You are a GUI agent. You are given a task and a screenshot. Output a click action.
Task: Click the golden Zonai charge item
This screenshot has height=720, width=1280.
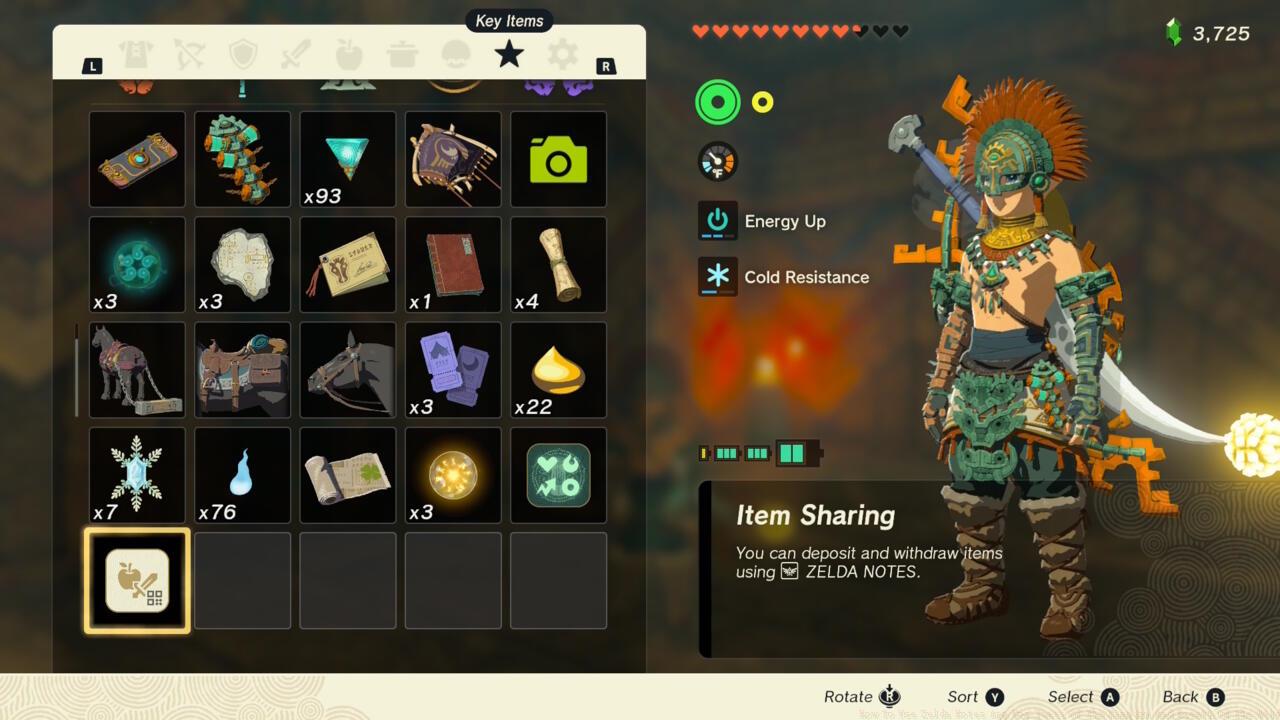click(452, 475)
